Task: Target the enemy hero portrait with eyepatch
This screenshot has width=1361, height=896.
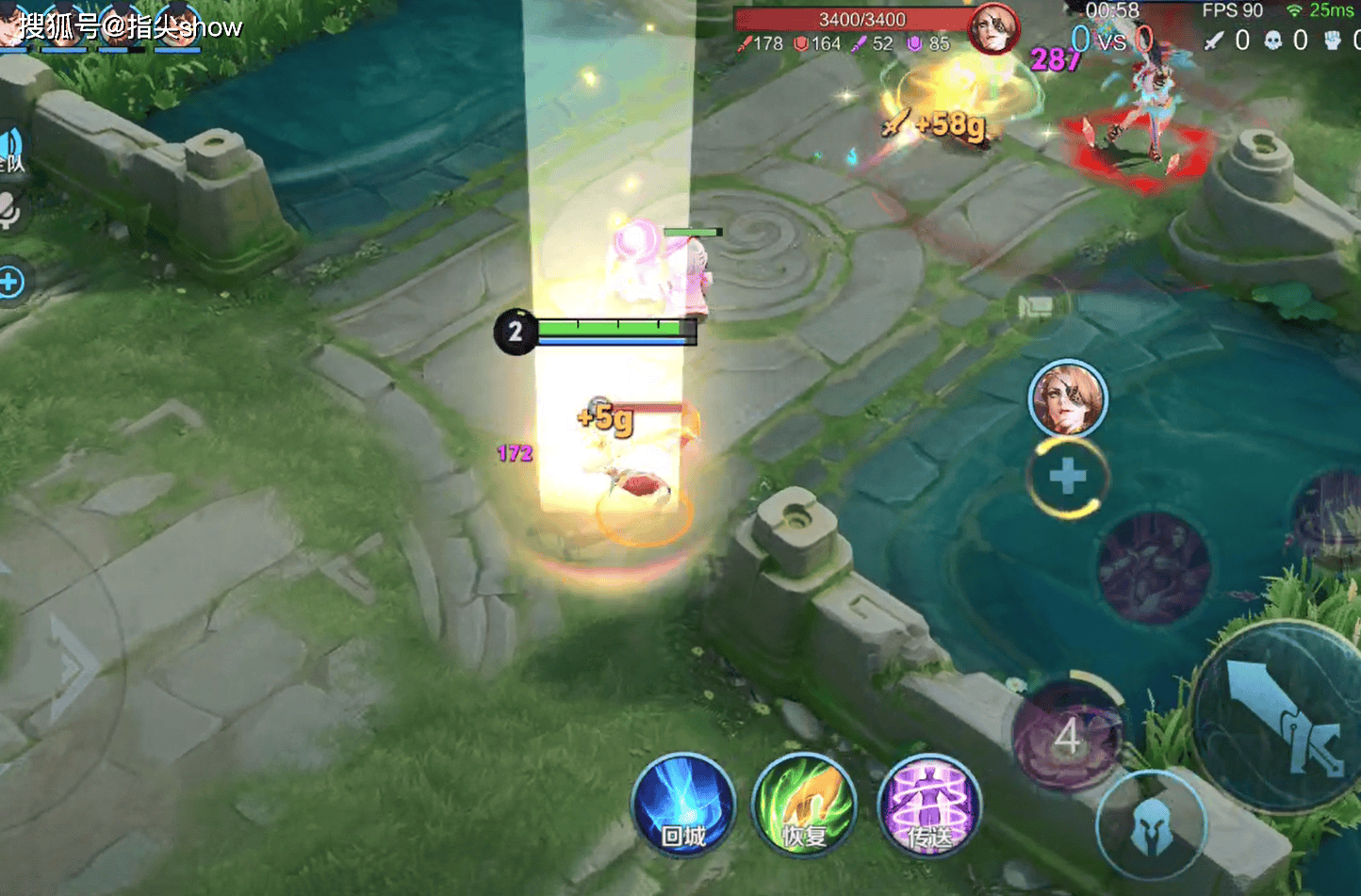Action: tap(1067, 399)
